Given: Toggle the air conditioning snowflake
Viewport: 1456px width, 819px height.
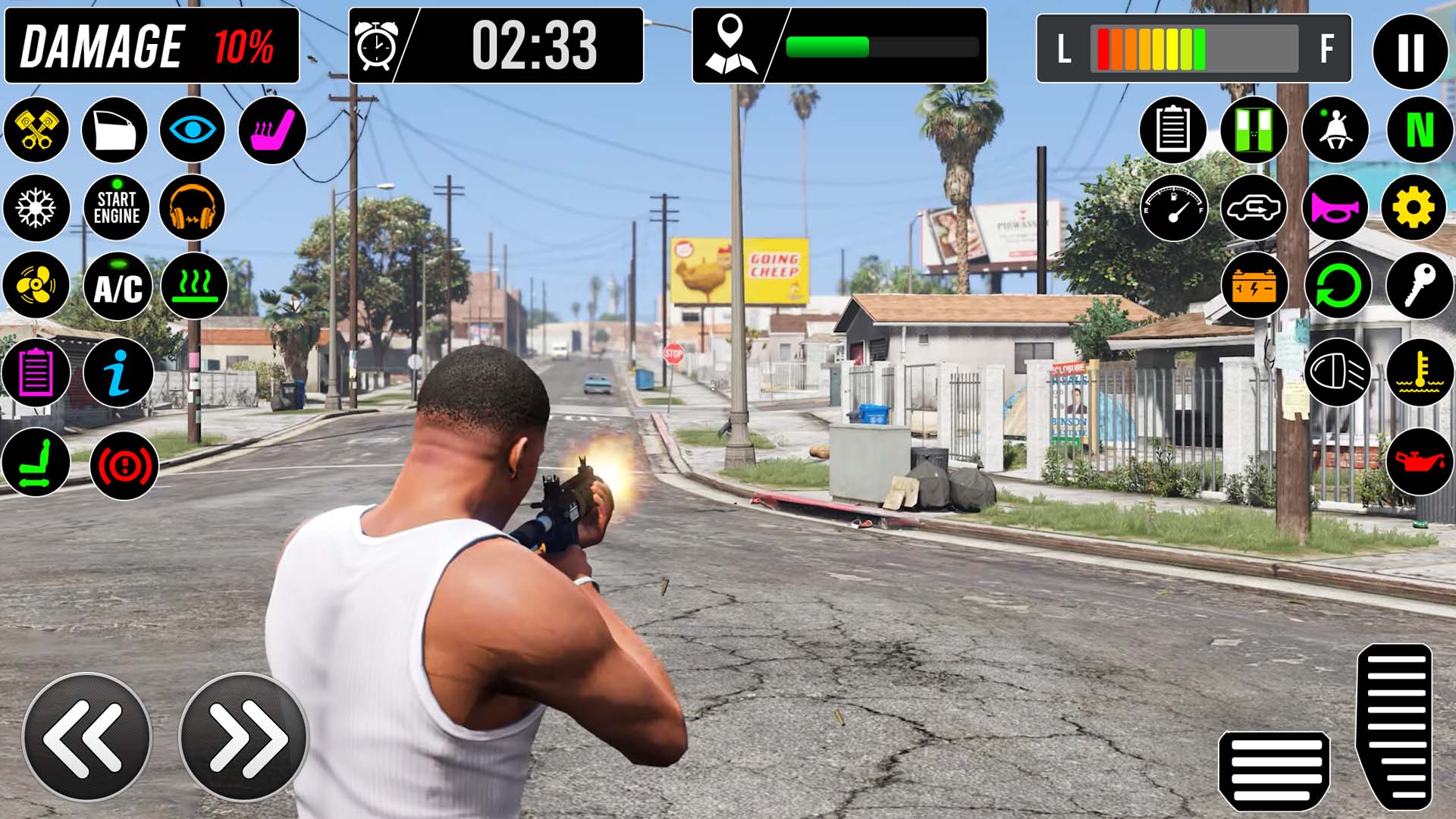Looking at the screenshot, I should point(36,209).
